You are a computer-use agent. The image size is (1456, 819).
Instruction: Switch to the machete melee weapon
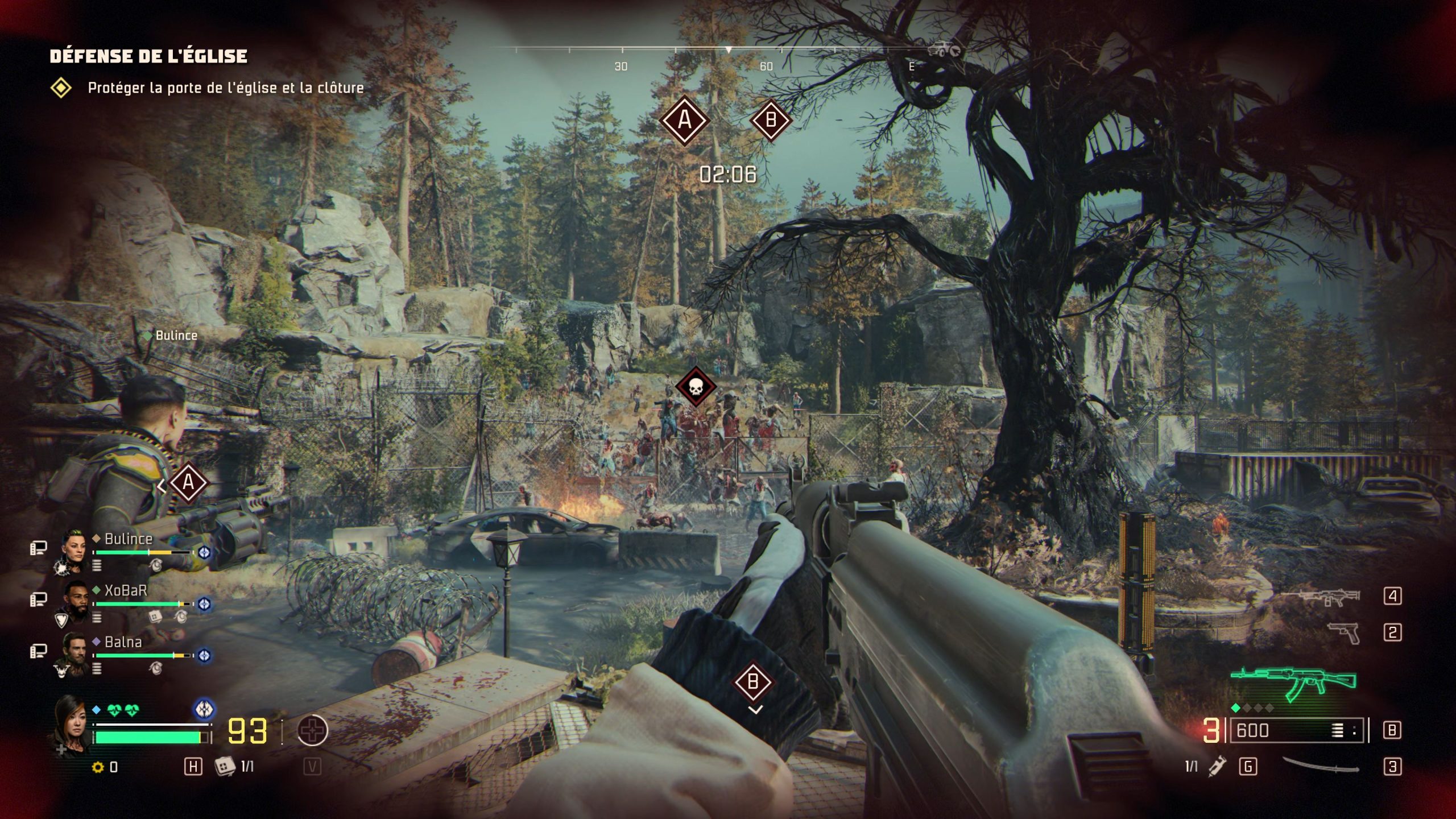point(1321,766)
